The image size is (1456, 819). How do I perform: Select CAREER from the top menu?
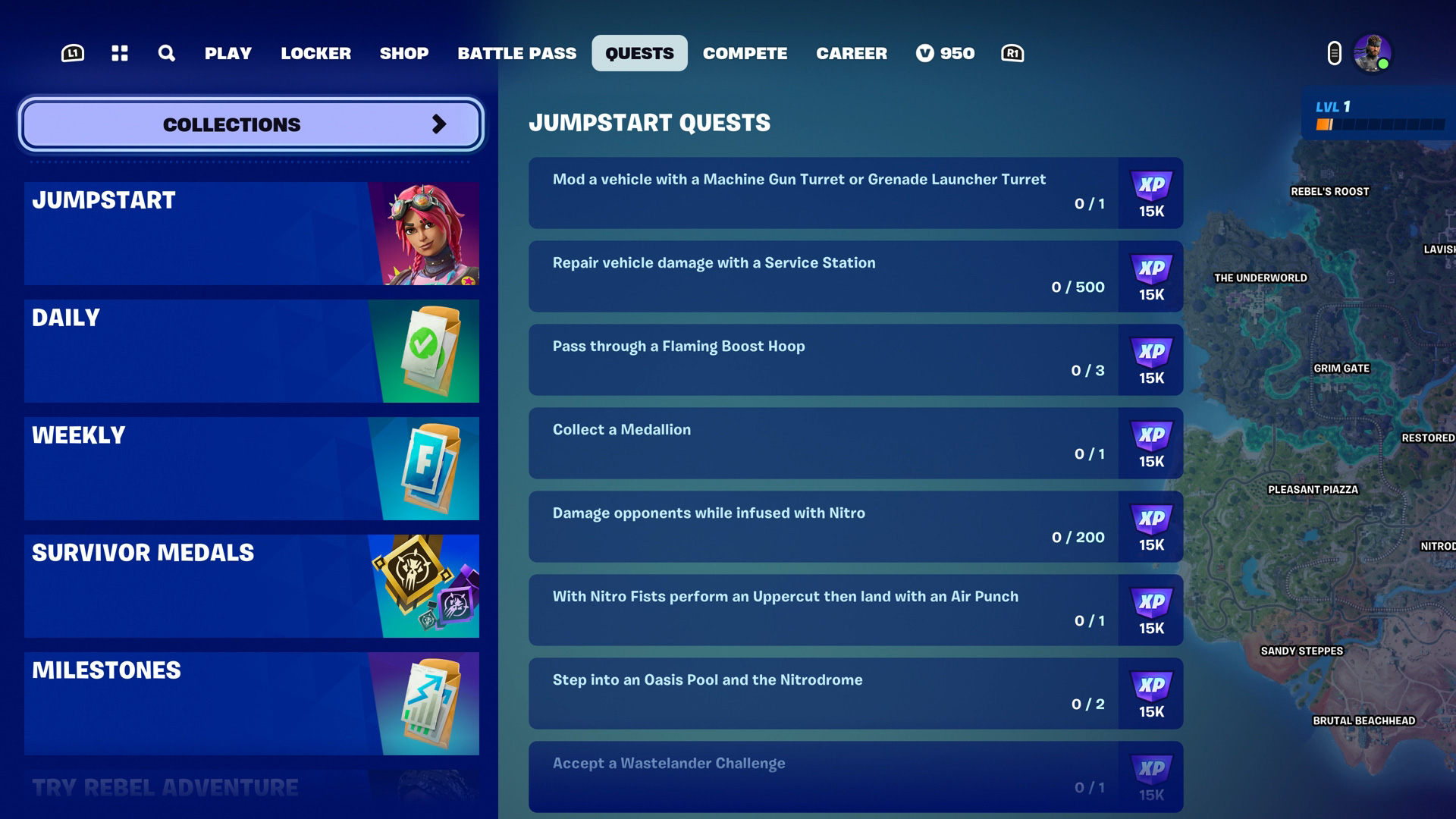coord(851,53)
